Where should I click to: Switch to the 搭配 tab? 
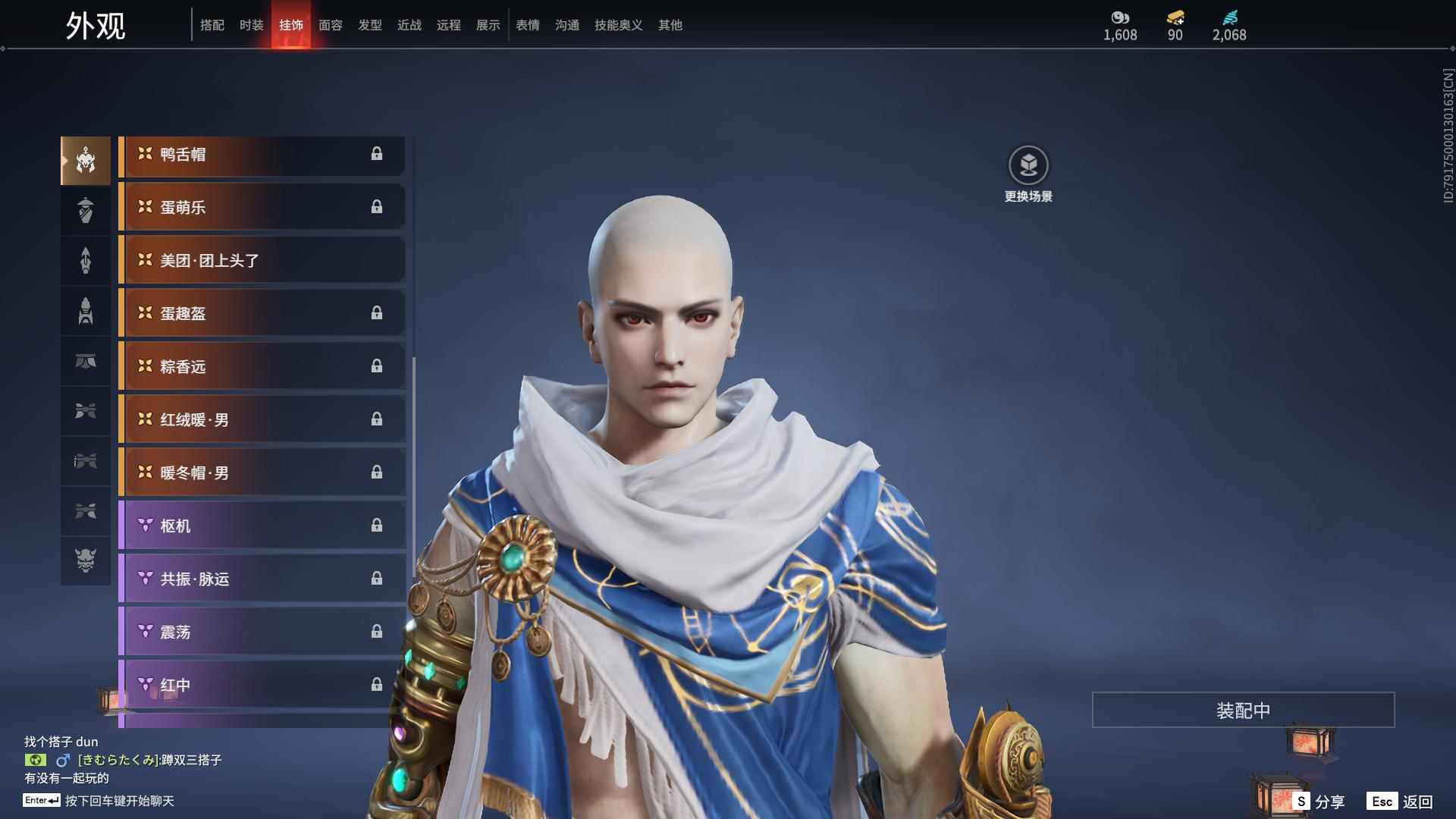point(212,25)
